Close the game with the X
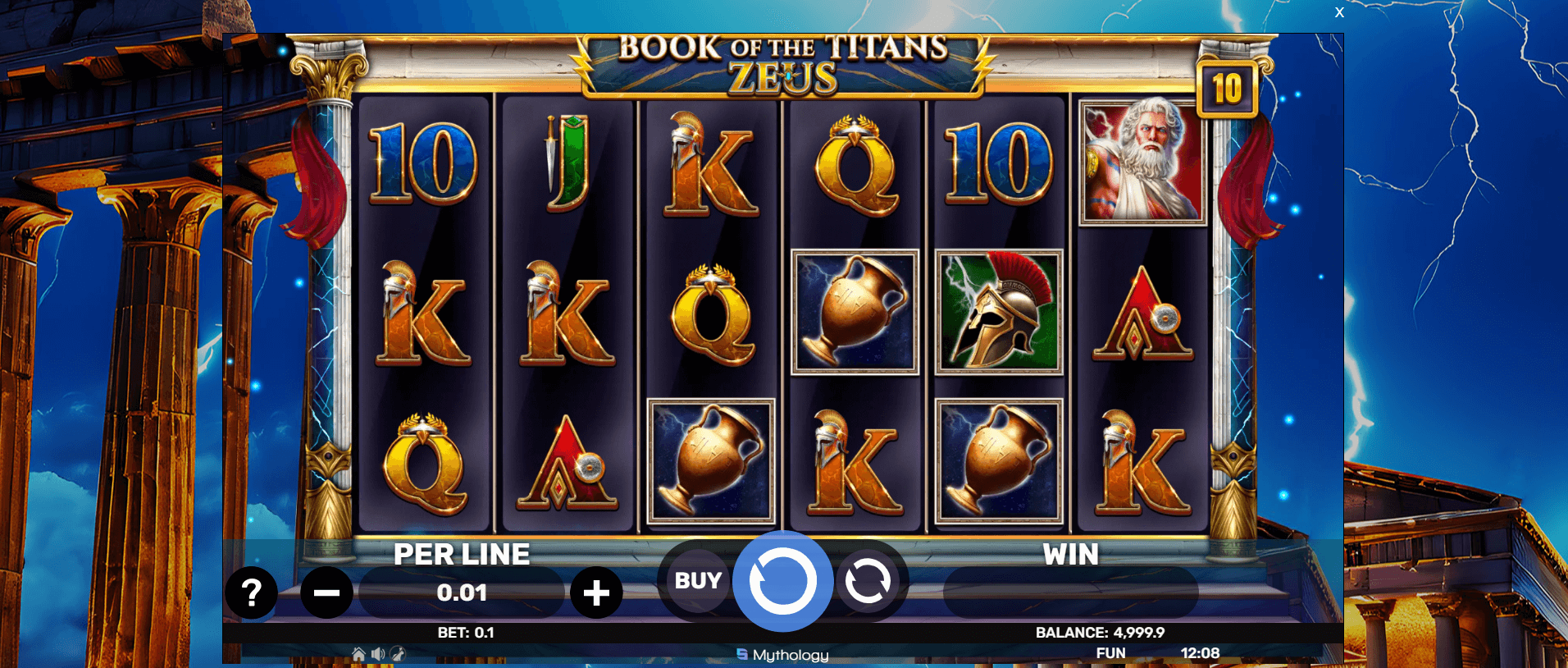This screenshot has height=668, width=1568. point(1339,12)
